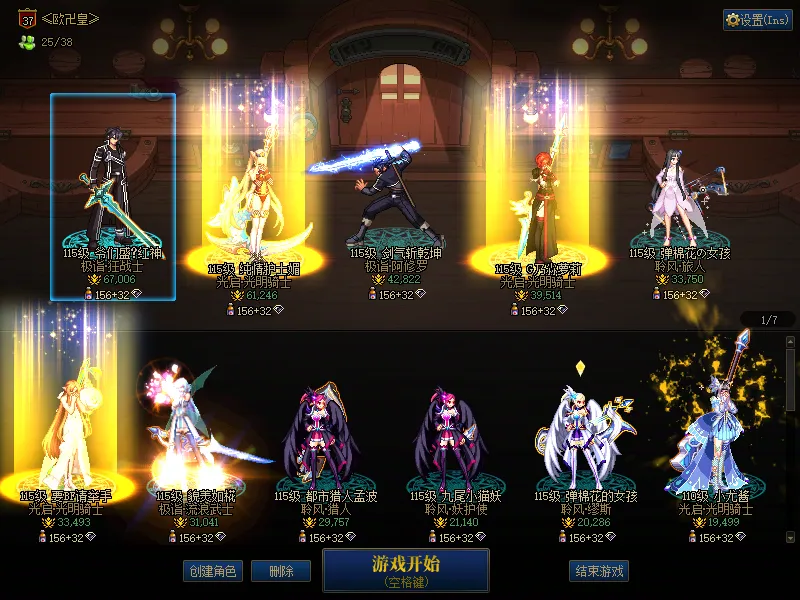Image resolution: width=800 pixels, height=600 pixels.
Task: Open 创建角色 to create a character
Action: pyautogui.click(x=211, y=571)
